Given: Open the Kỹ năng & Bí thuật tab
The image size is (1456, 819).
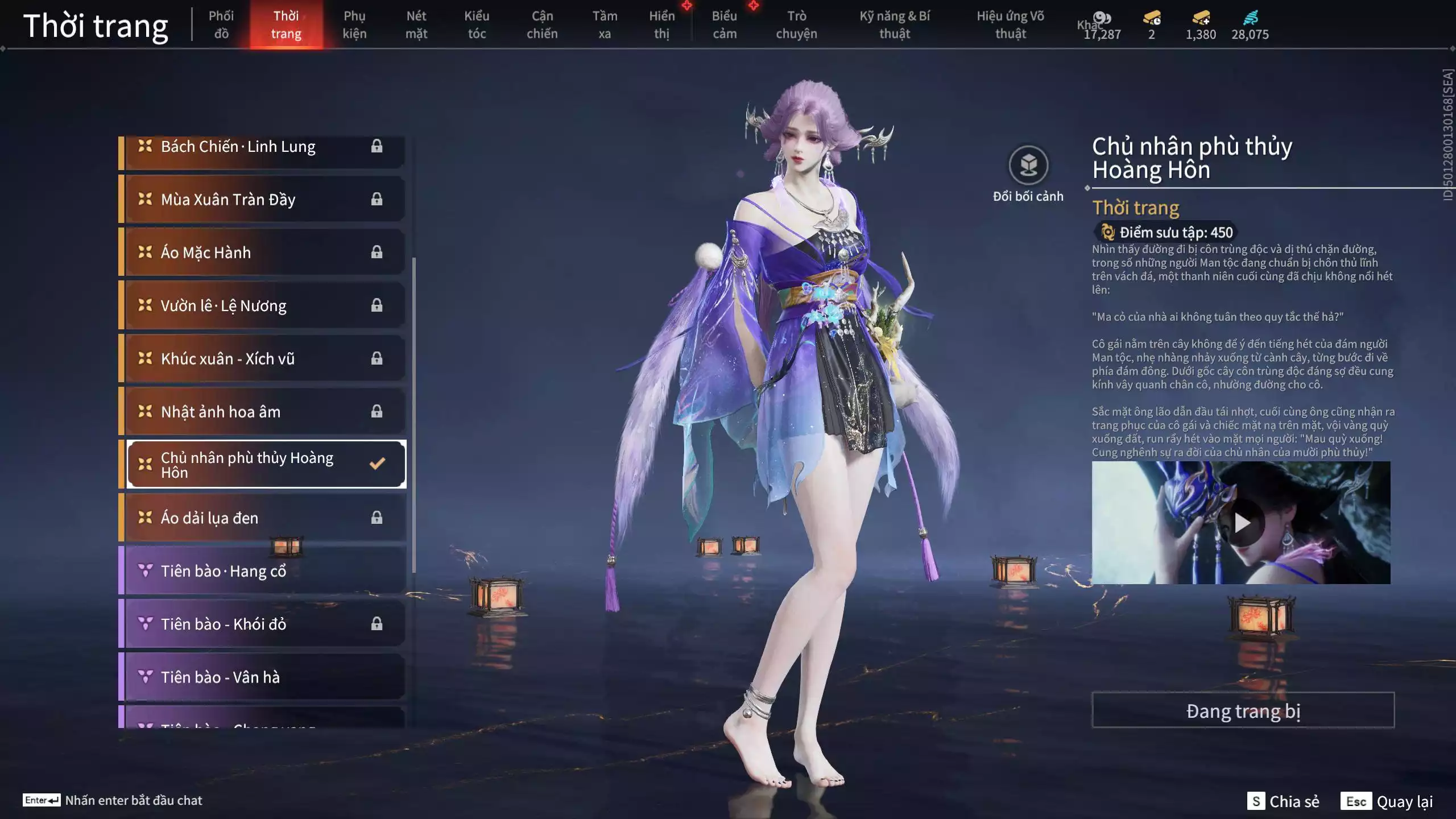Looking at the screenshot, I should (x=894, y=24).
